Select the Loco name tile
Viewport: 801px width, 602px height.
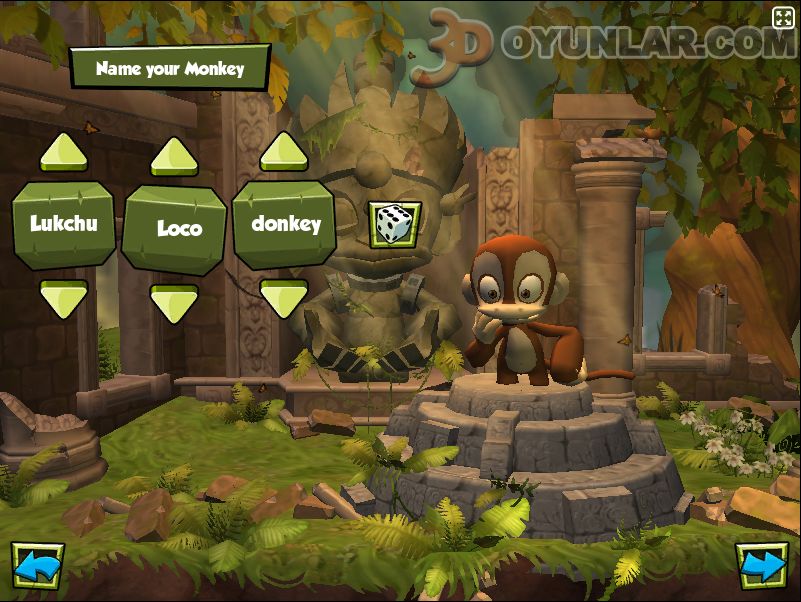174,229
